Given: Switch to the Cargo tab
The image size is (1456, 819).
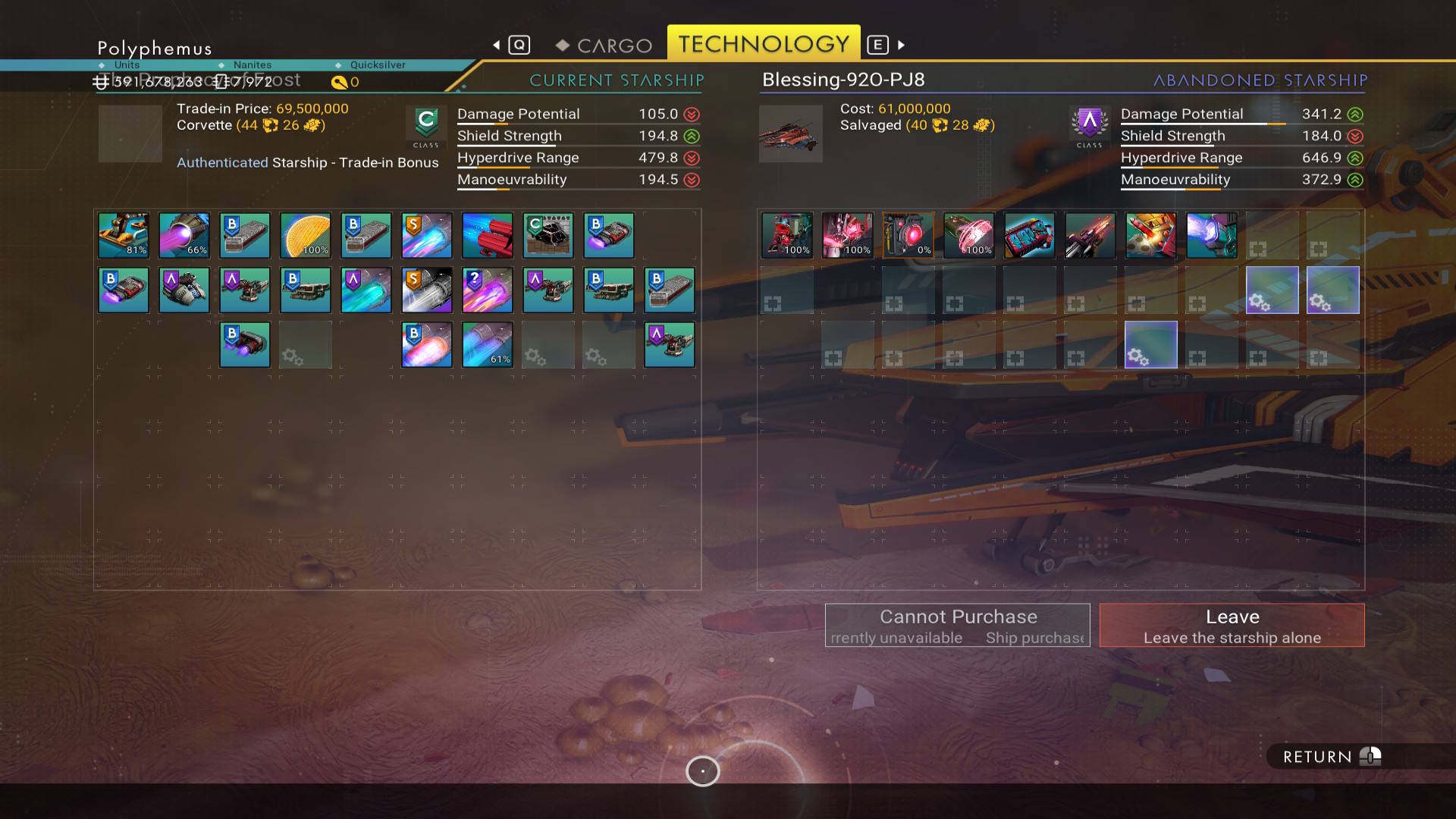Looking at the screenshot, I should 605,45.
